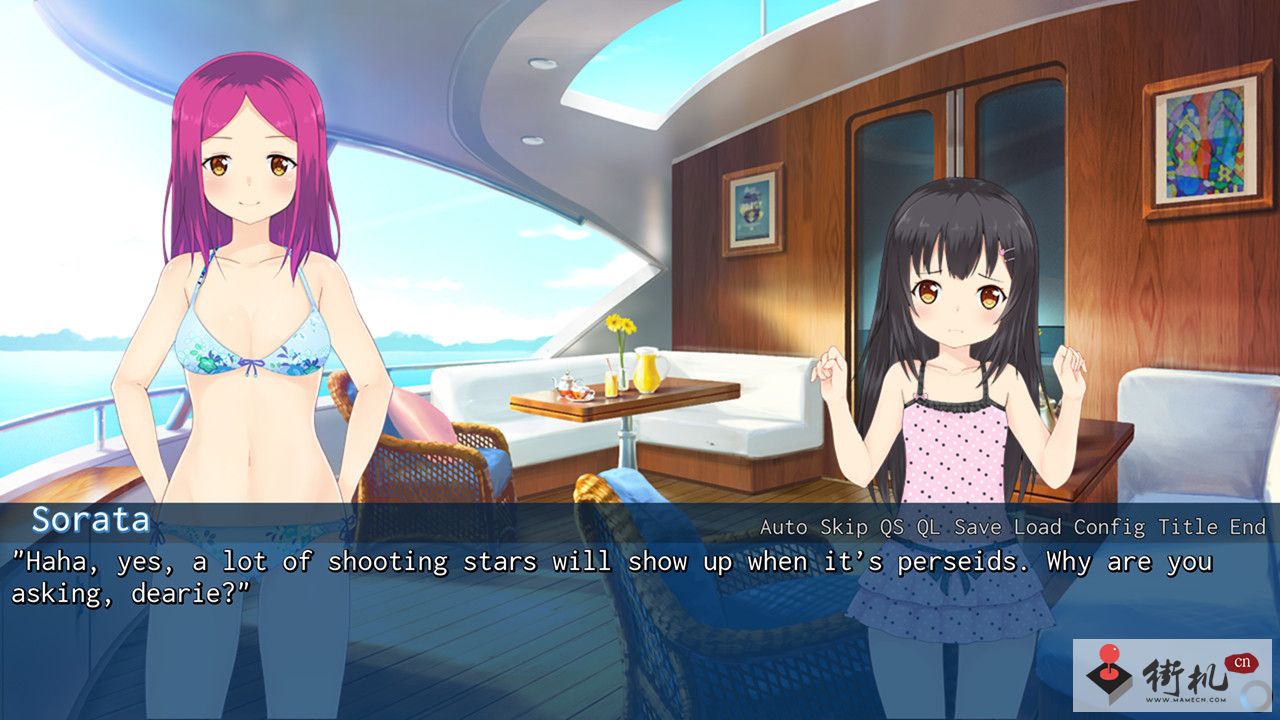1280x720 pixels.
Task: Open the Load game menu
Action: click(x=1037, y=527)
